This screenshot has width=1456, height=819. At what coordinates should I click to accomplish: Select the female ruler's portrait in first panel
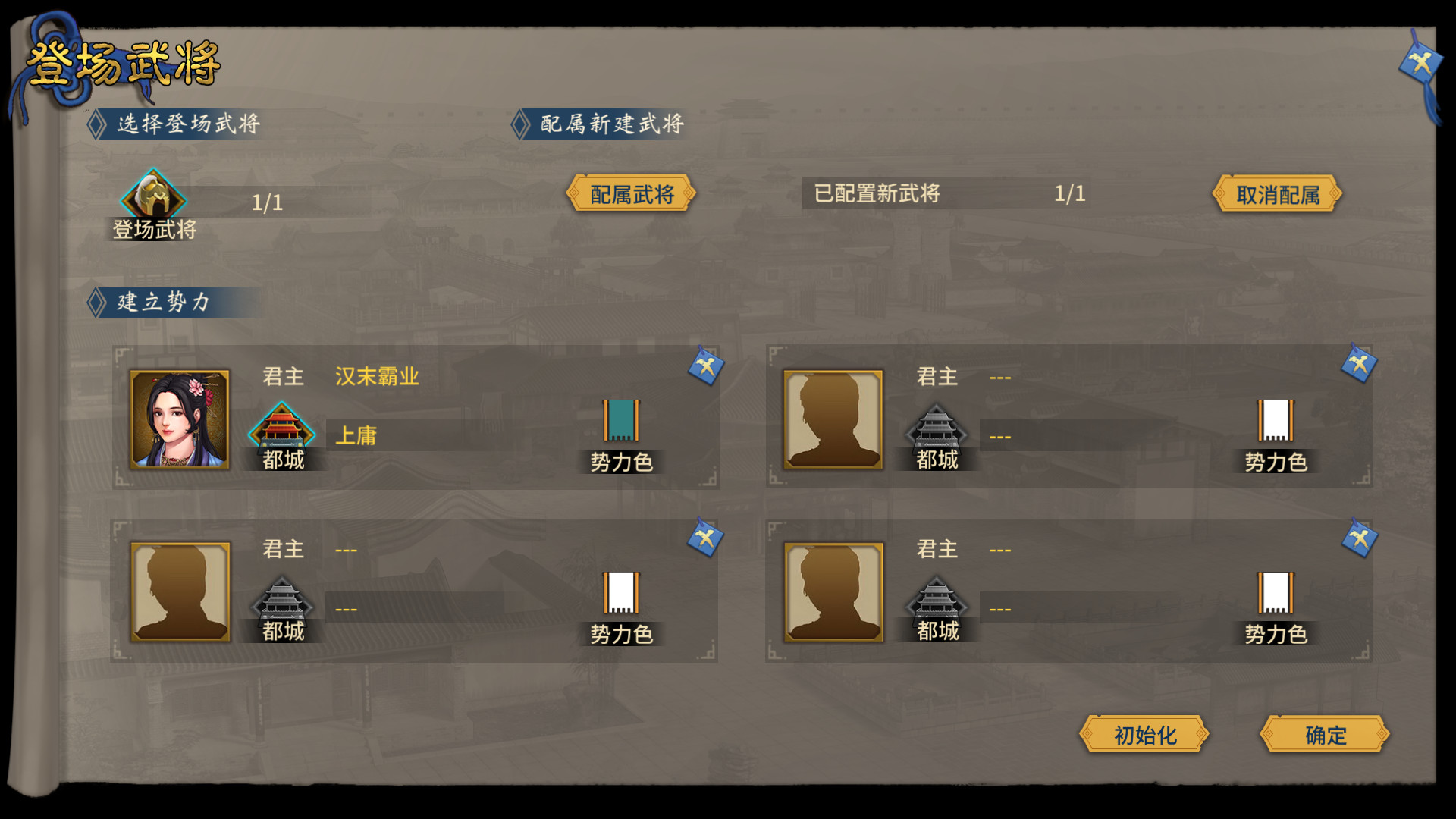coord(180,418)
